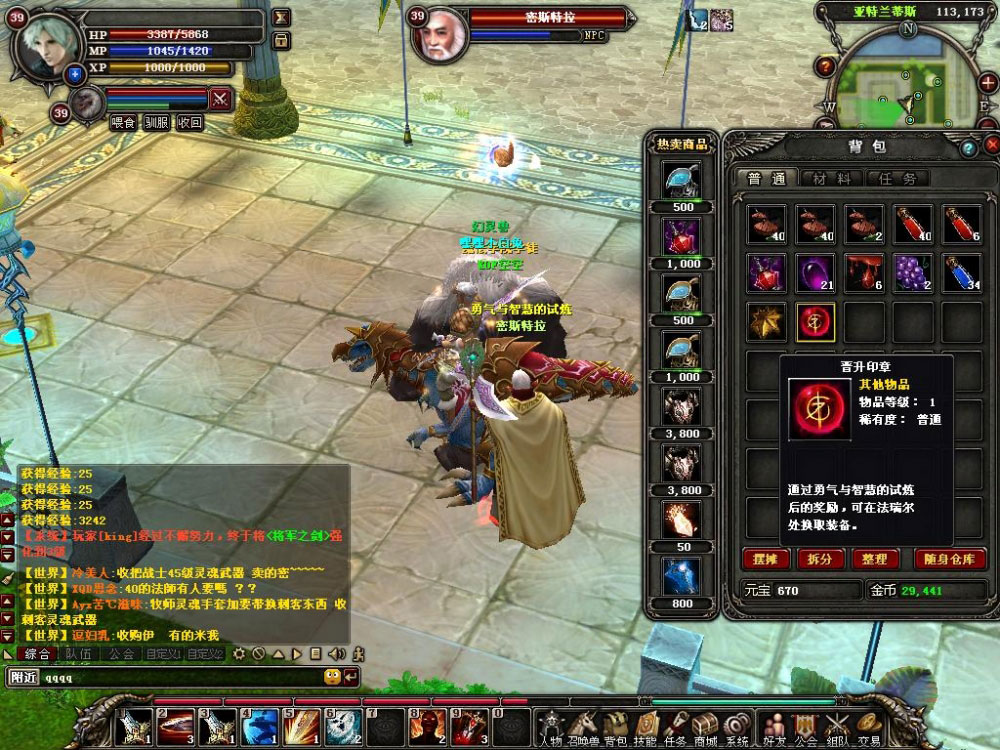This screenshot has height=750, width=1000.
Task: Click the 驯服 tame pet button
Action: pos(157,123)
